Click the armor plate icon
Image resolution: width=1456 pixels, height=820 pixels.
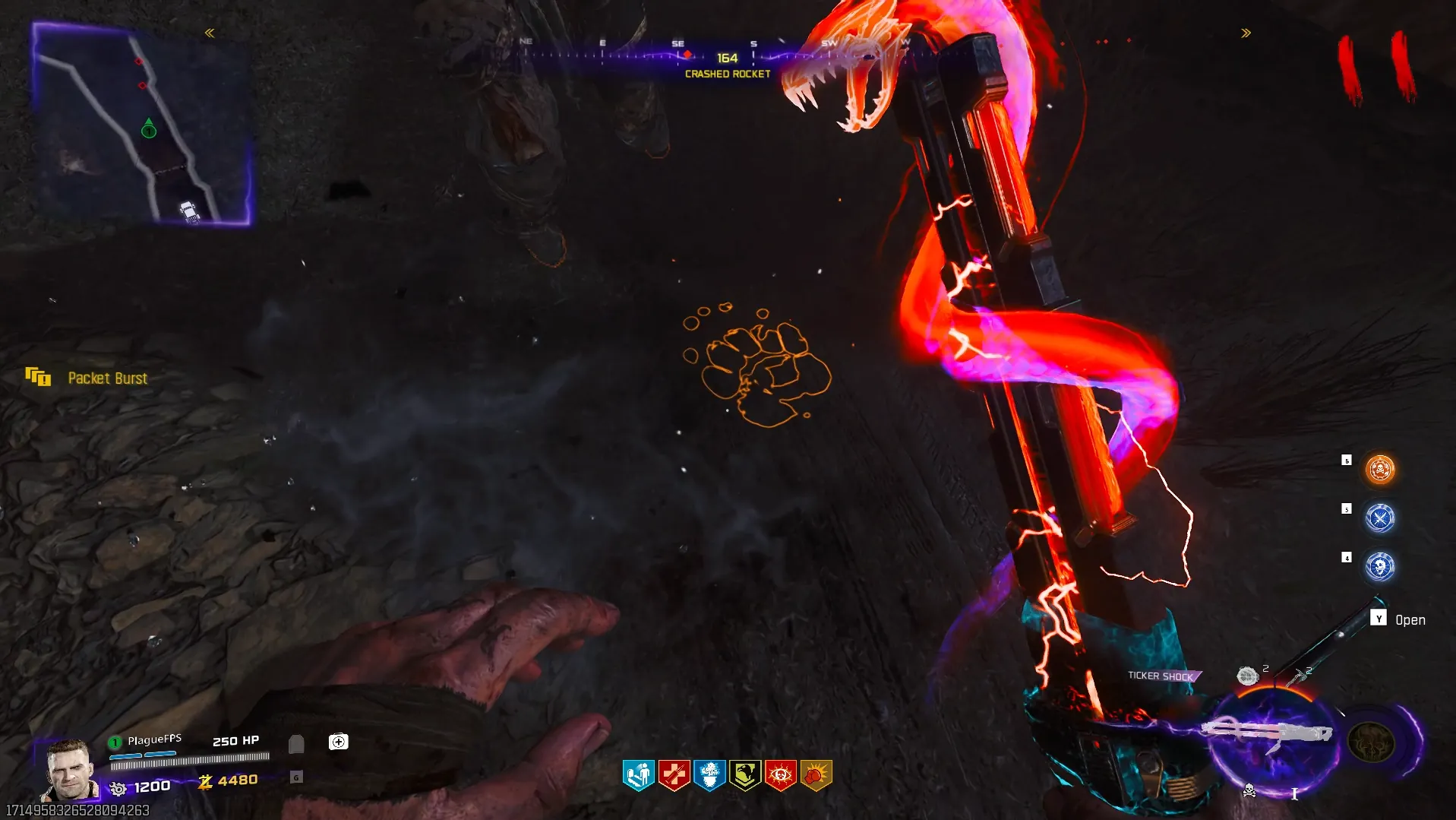(296, 743)
